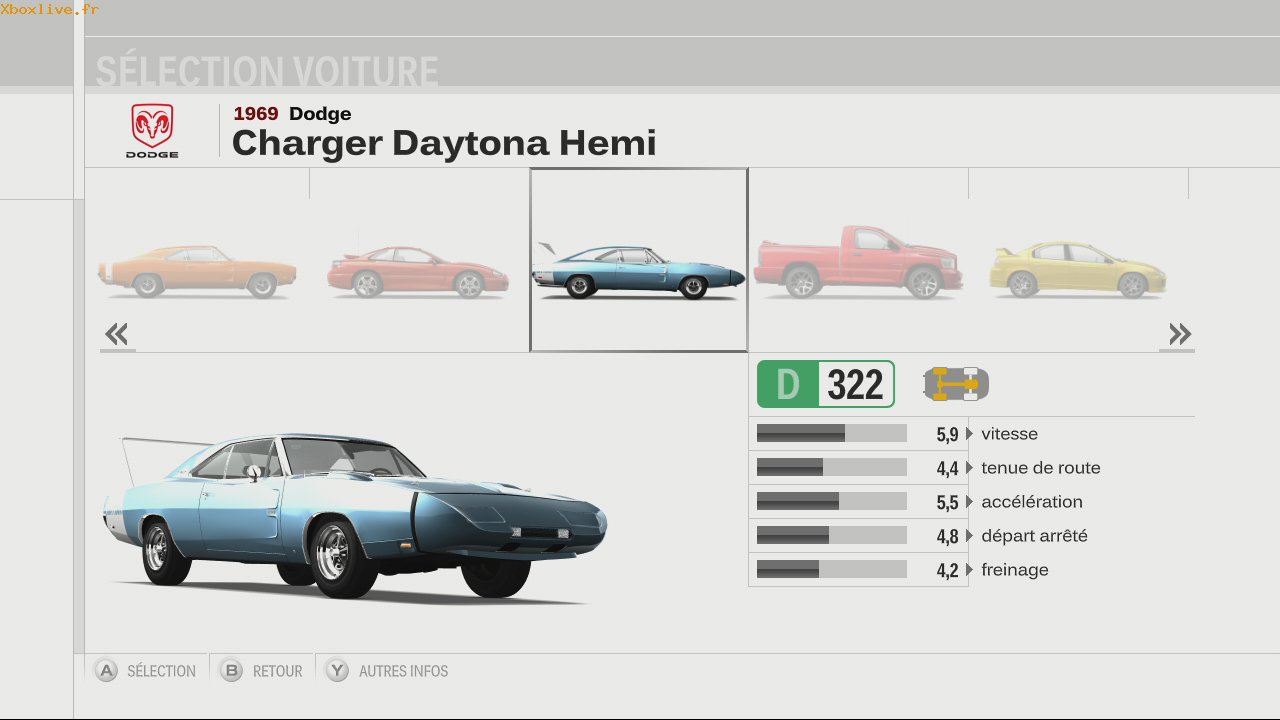1280x720 pixels.
Task: Choose the yellow Dodge Neon sedan thumbnail
Action: pyautogui.click(x=1077, y=269)
